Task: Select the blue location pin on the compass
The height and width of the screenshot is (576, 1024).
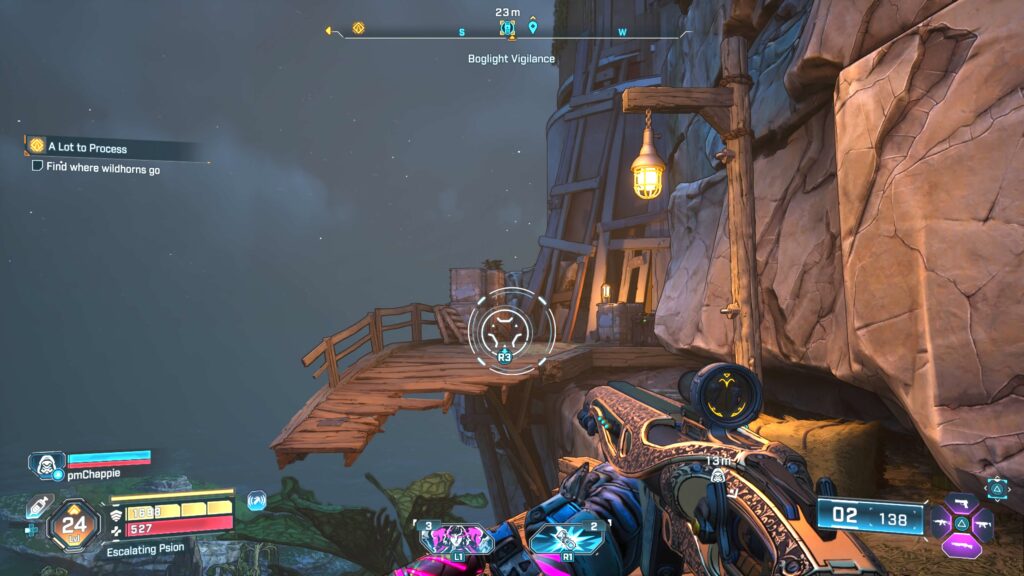Action: pos(533,27)
